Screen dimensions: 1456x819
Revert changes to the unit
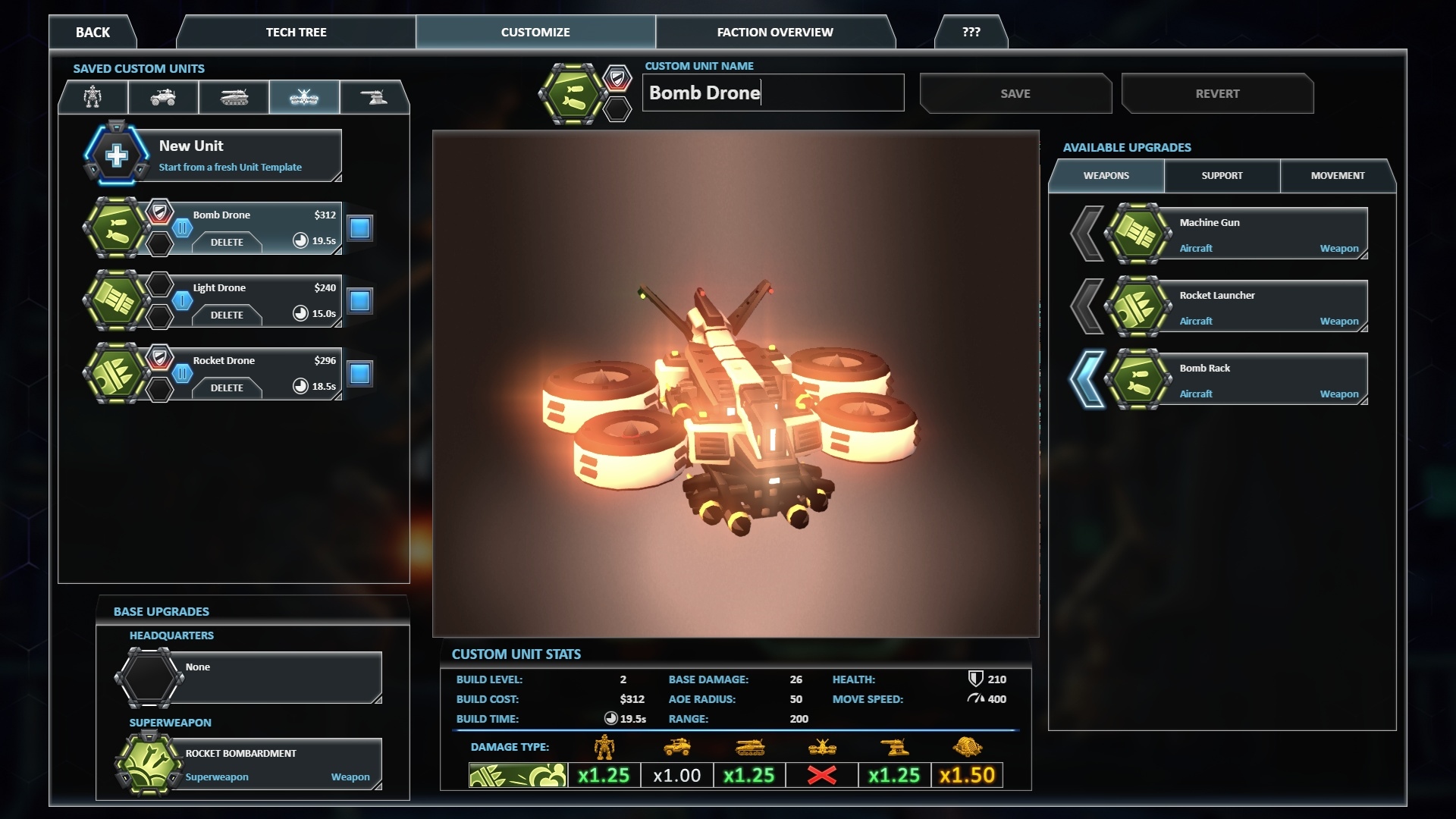point(1217,93)
